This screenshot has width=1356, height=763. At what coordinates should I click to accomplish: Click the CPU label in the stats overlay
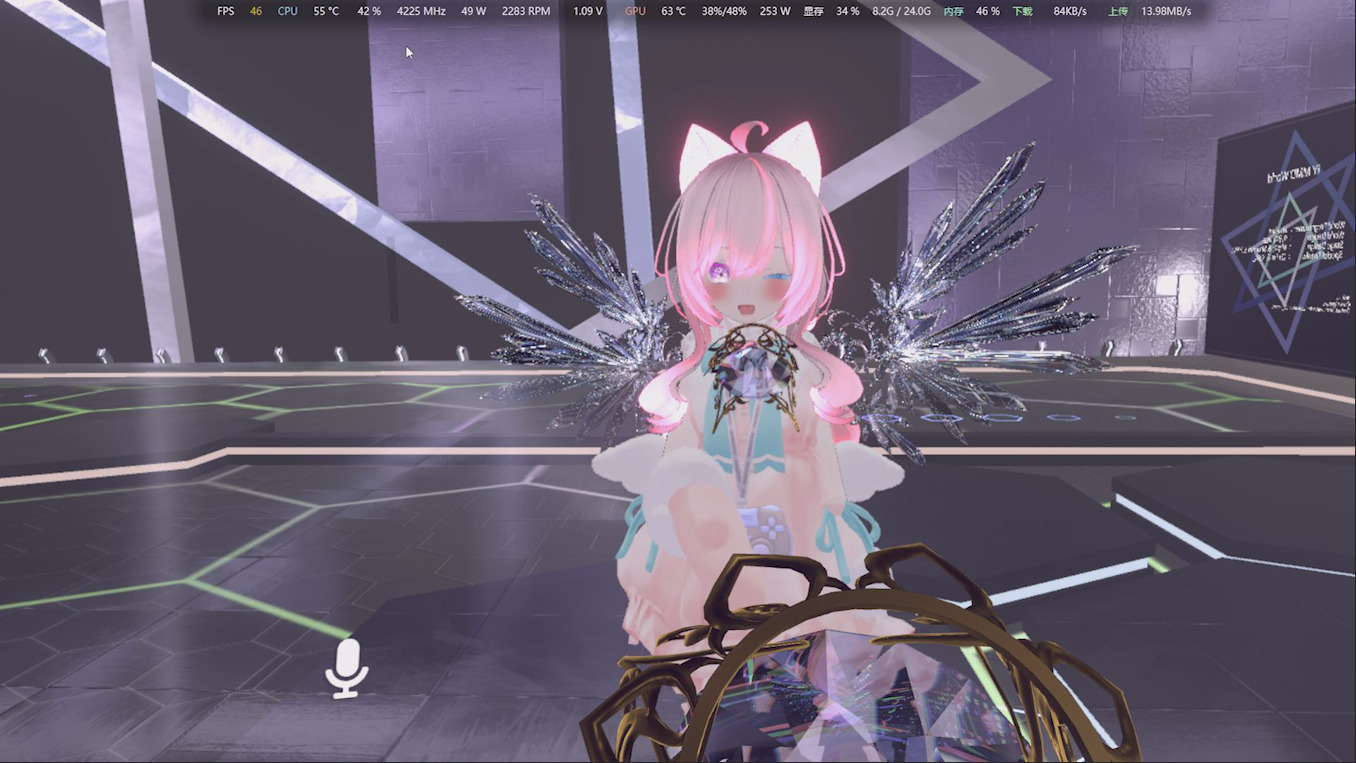287,11
